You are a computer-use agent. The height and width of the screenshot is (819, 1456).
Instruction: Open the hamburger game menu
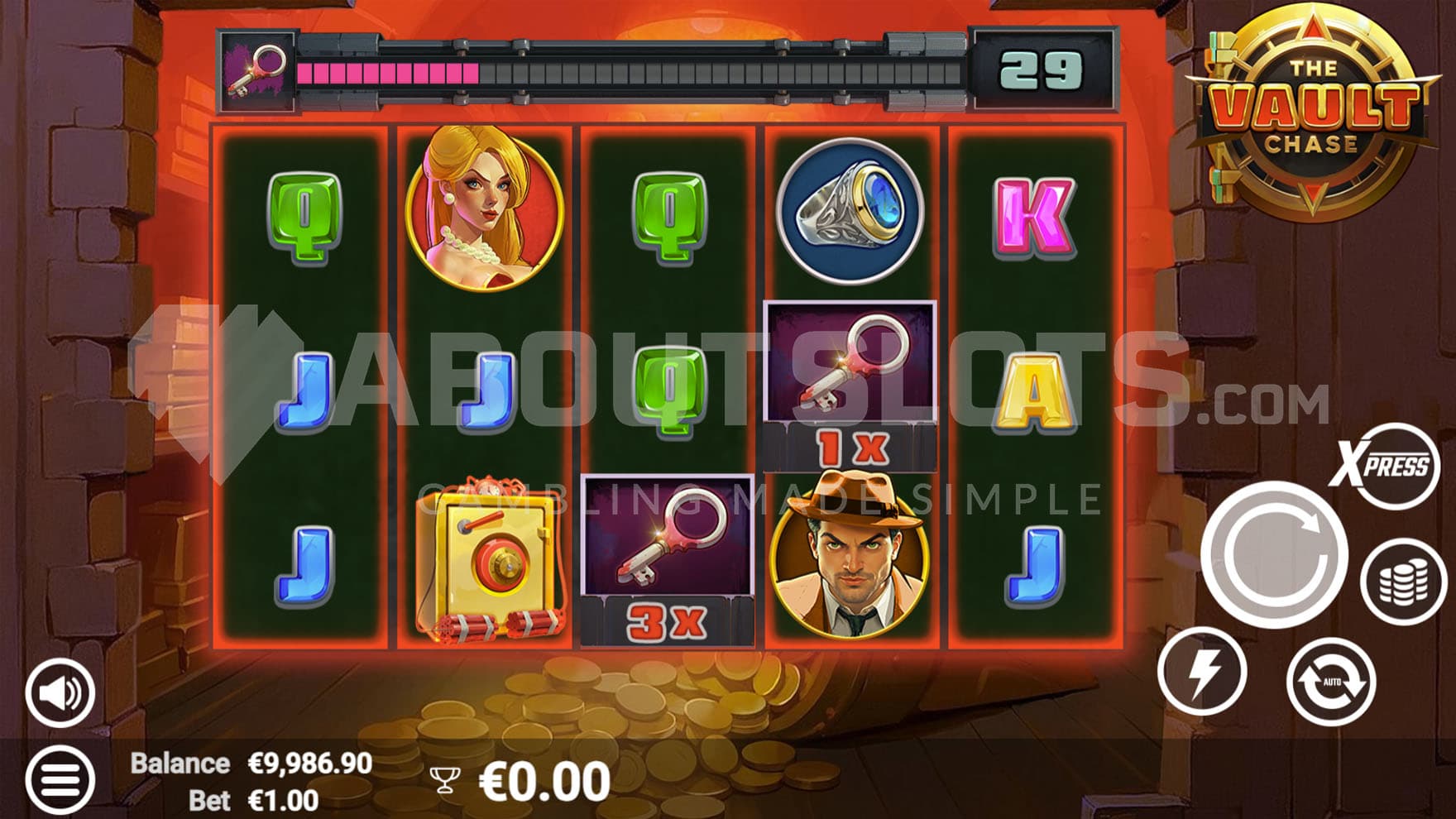pos(60,778)
